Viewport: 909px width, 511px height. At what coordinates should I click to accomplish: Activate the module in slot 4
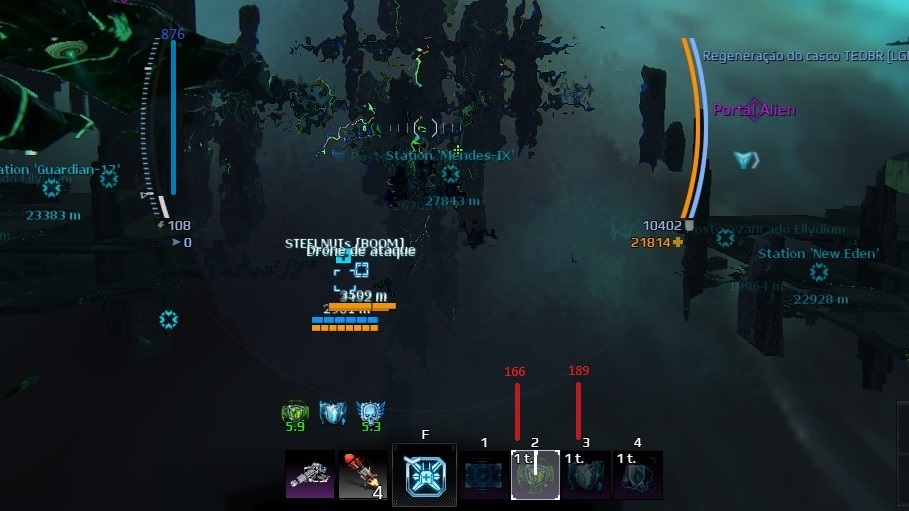coord(637,474)
